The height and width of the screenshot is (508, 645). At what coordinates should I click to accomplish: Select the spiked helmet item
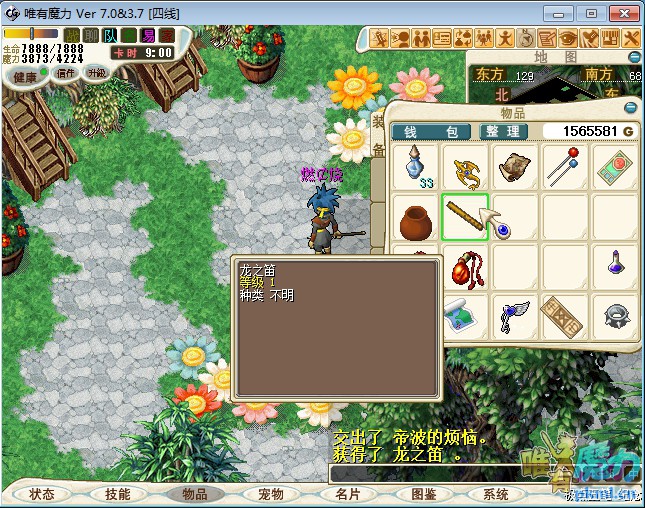(615, 317)
